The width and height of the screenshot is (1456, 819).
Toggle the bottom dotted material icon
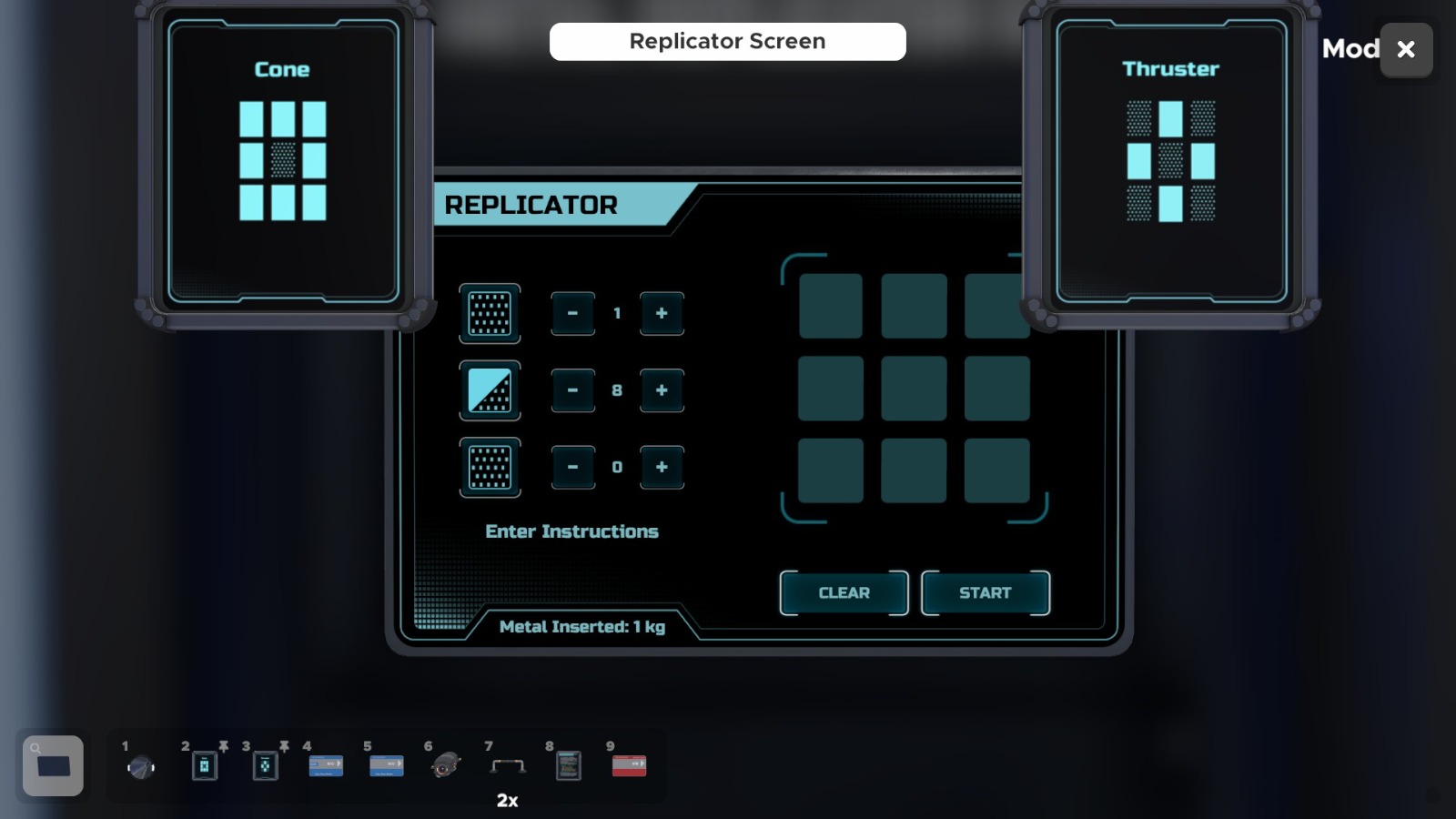[489, 467]
